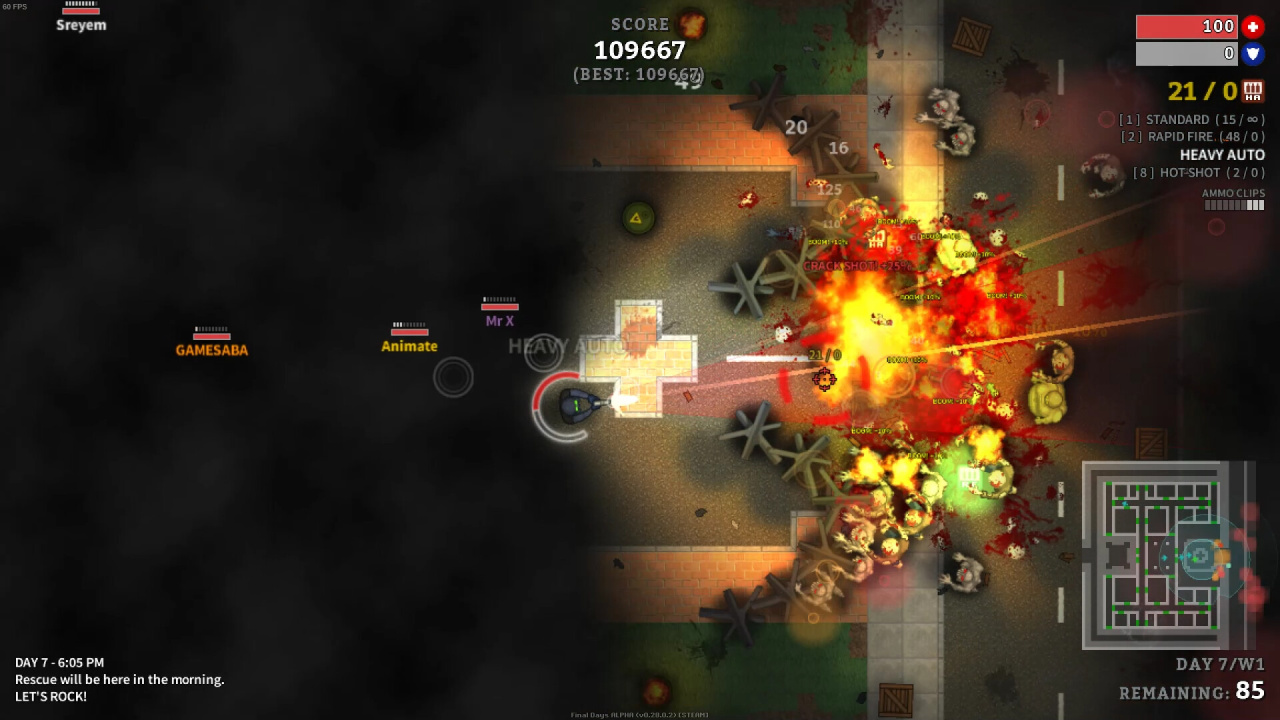1280x720 pixels.
Task: Choose the Heavy Auto weapon entry
Action: click(x=1222, y=155)
